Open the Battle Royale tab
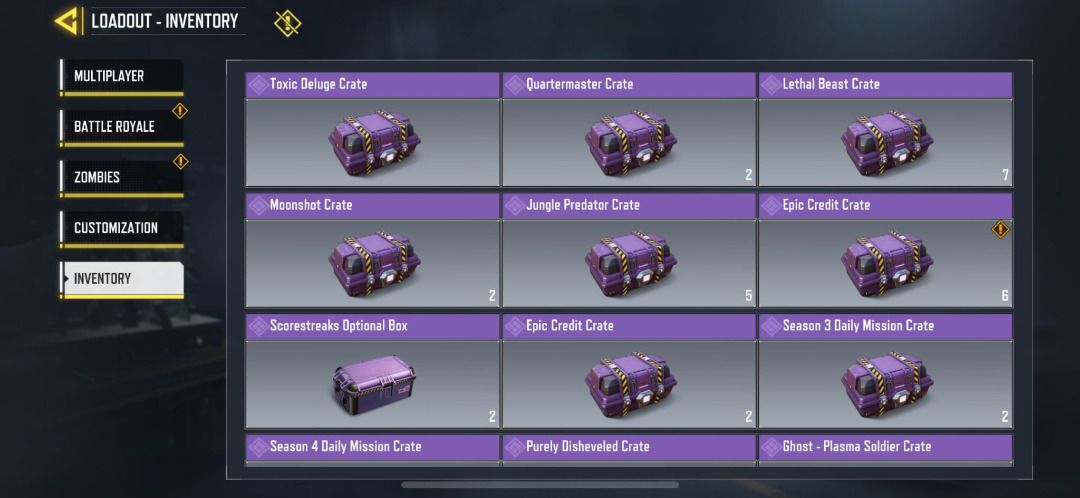Viewport: 1080px width, 498px height. pyautogui.click(x=121, y=127)
